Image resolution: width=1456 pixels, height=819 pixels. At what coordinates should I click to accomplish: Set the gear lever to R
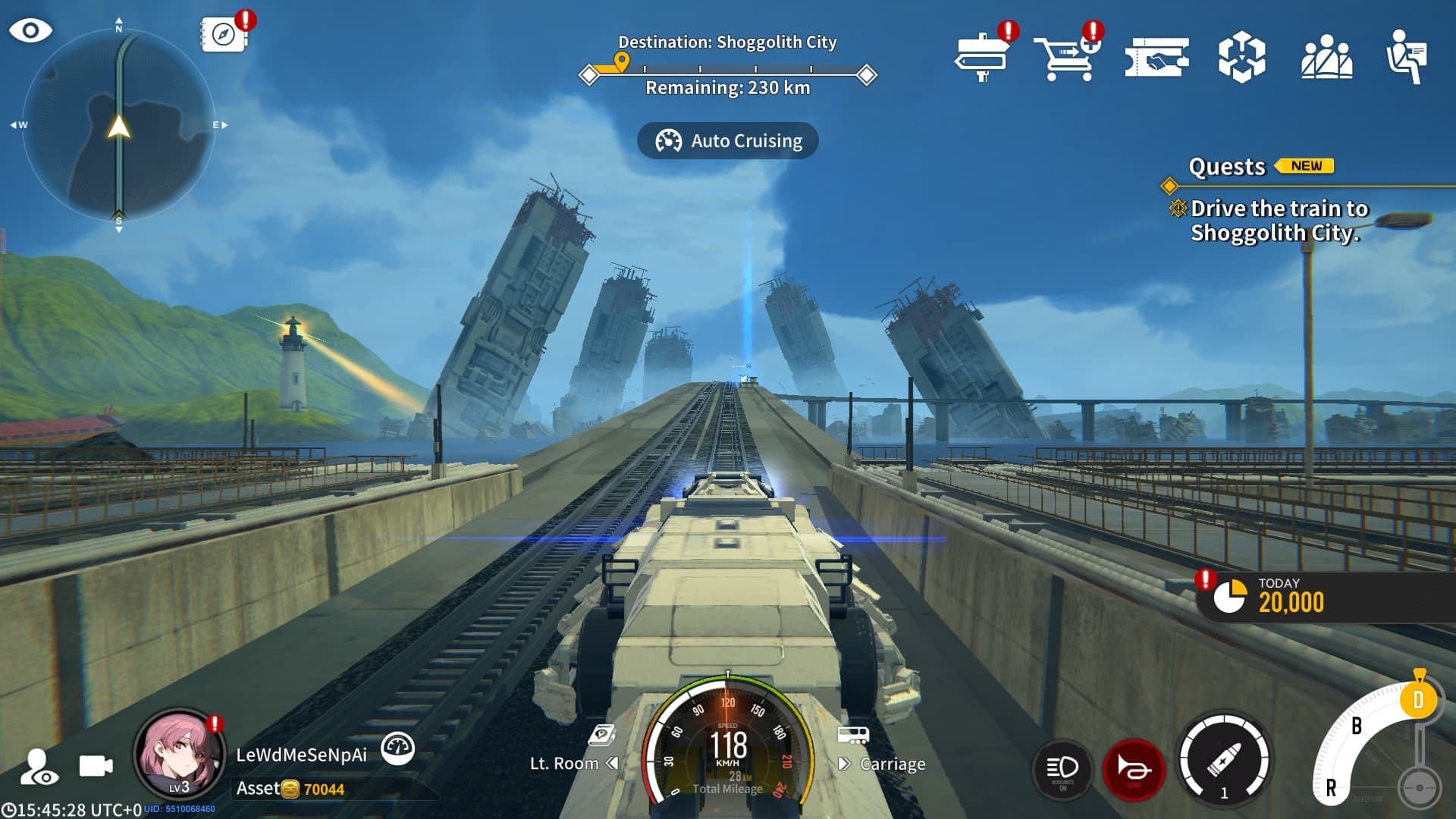click(1331, 789)
